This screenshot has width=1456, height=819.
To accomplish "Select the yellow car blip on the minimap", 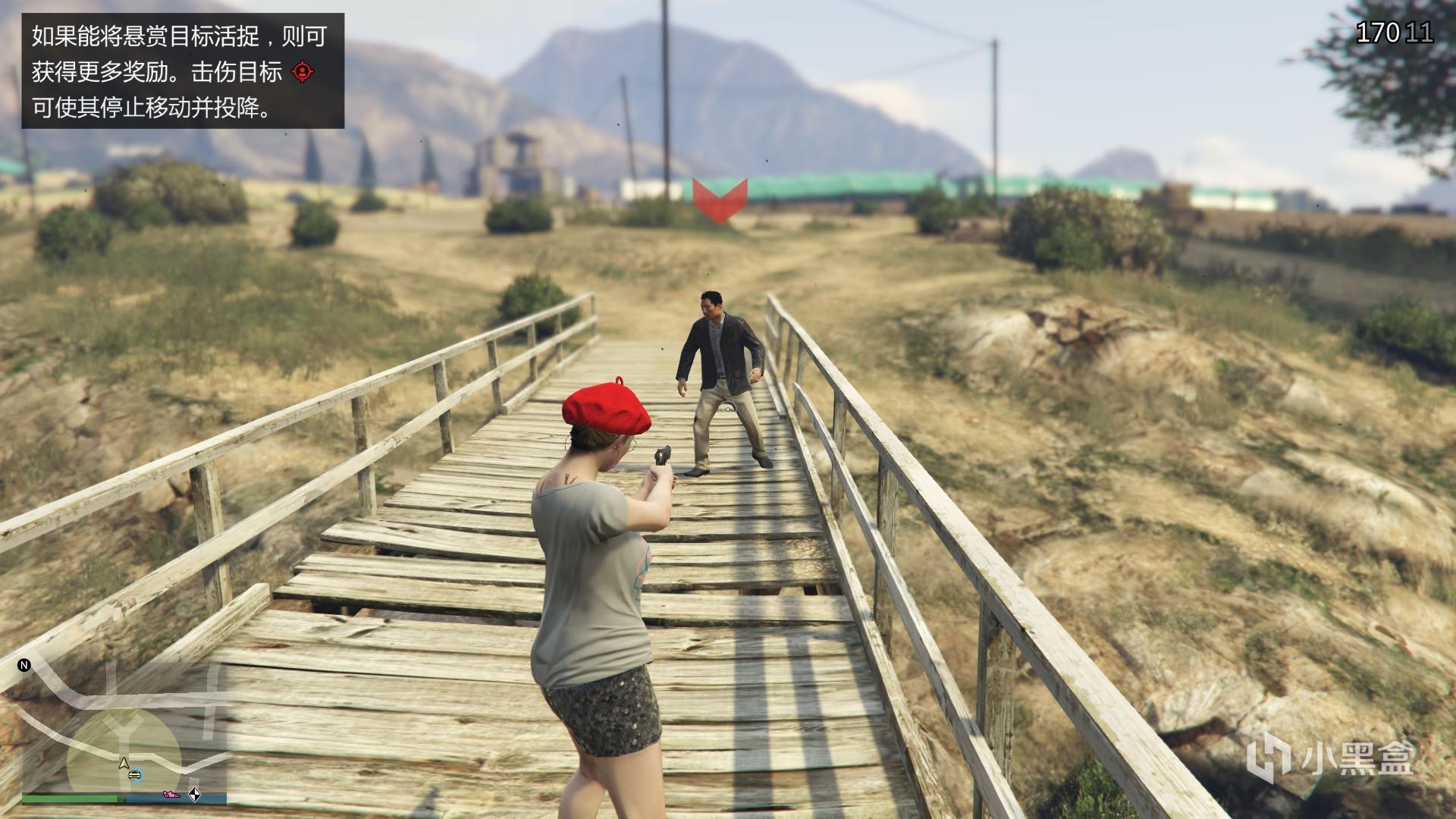I will [134, 774].
